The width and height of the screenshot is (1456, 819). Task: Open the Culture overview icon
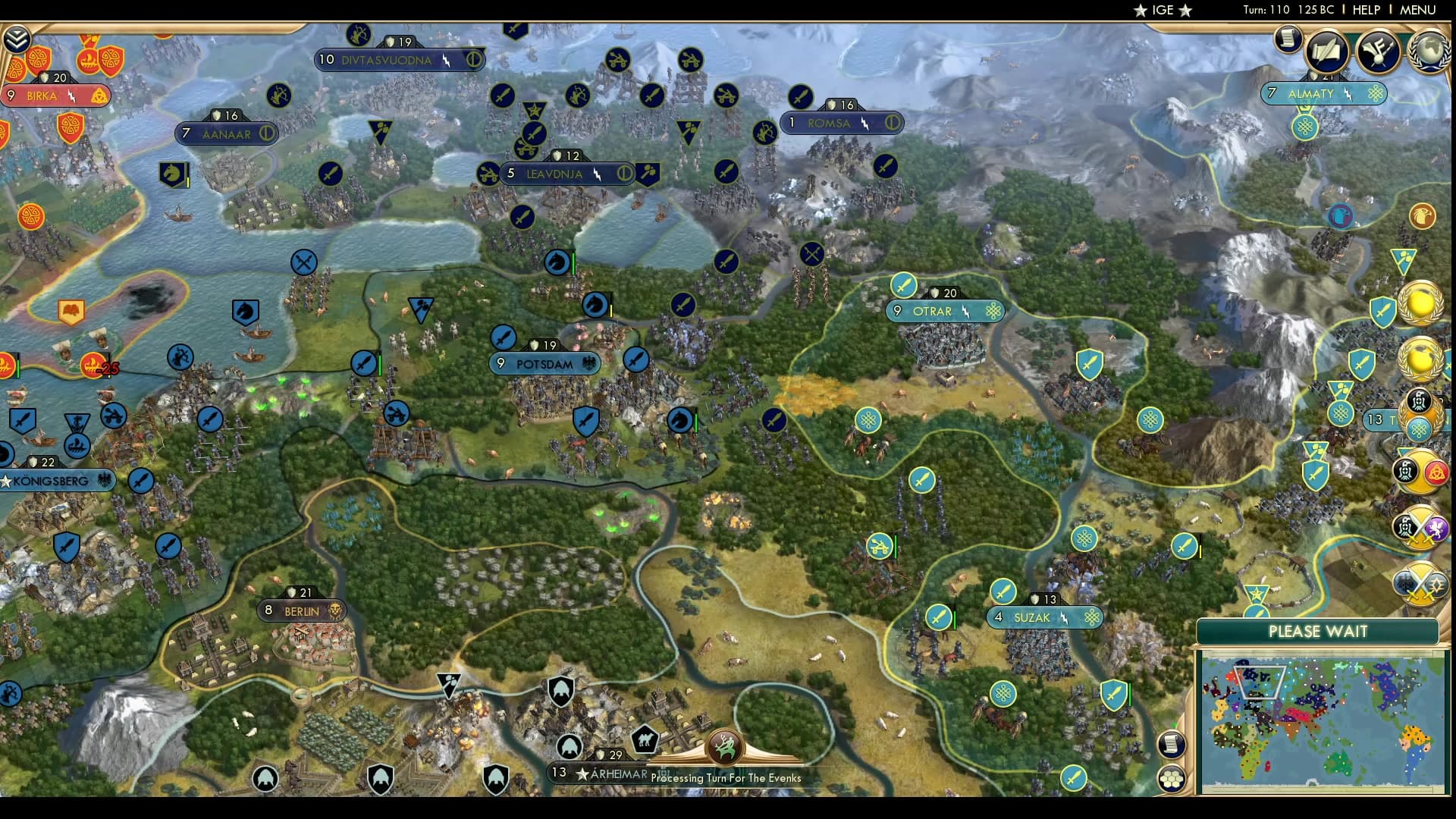coord(1377,52)
